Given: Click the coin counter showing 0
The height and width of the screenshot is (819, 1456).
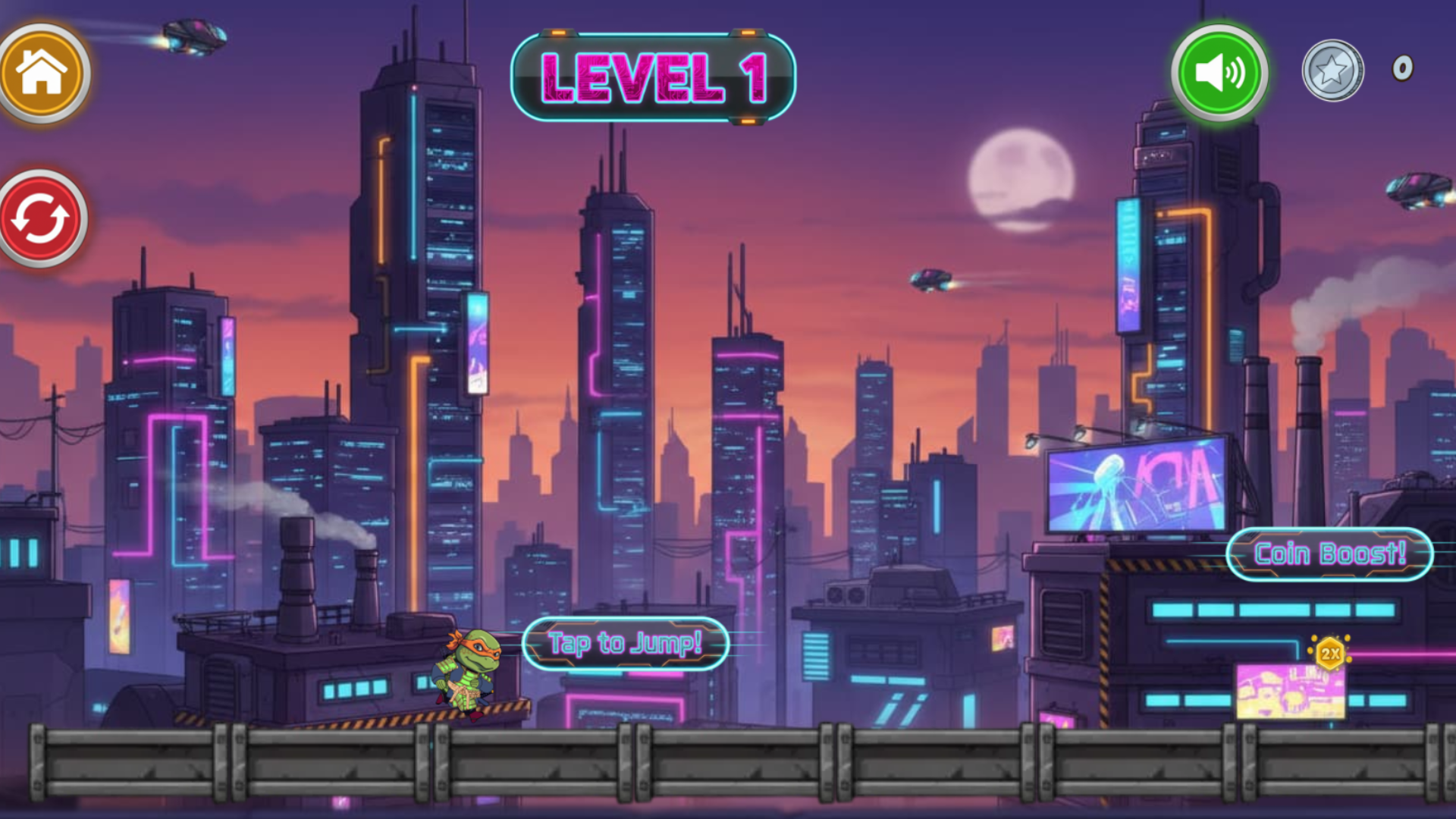Looking at the screenshot, I should click(1403, 68).
